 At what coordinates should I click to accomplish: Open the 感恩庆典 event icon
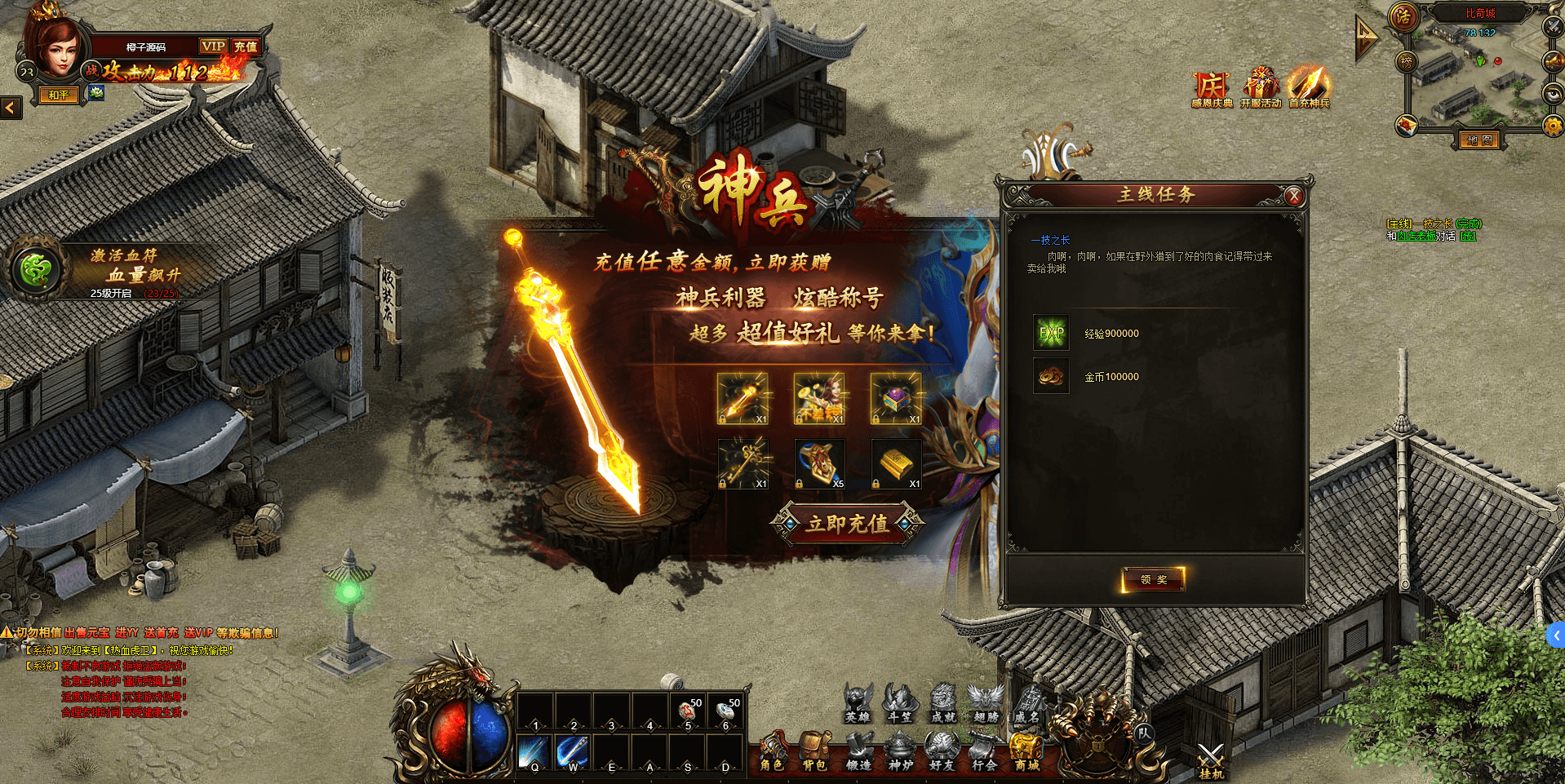tap(1212, 89)
